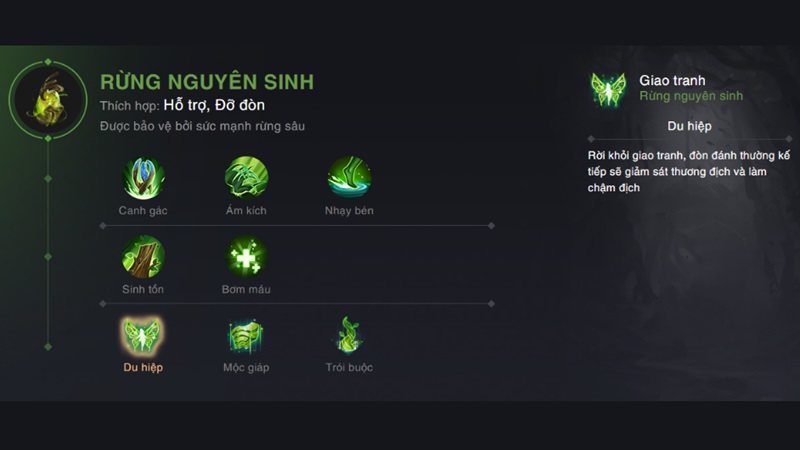Viewport: 800px width, 450px height.
Task: Choose the Ám kích rune
Action: tap(246, 178)
